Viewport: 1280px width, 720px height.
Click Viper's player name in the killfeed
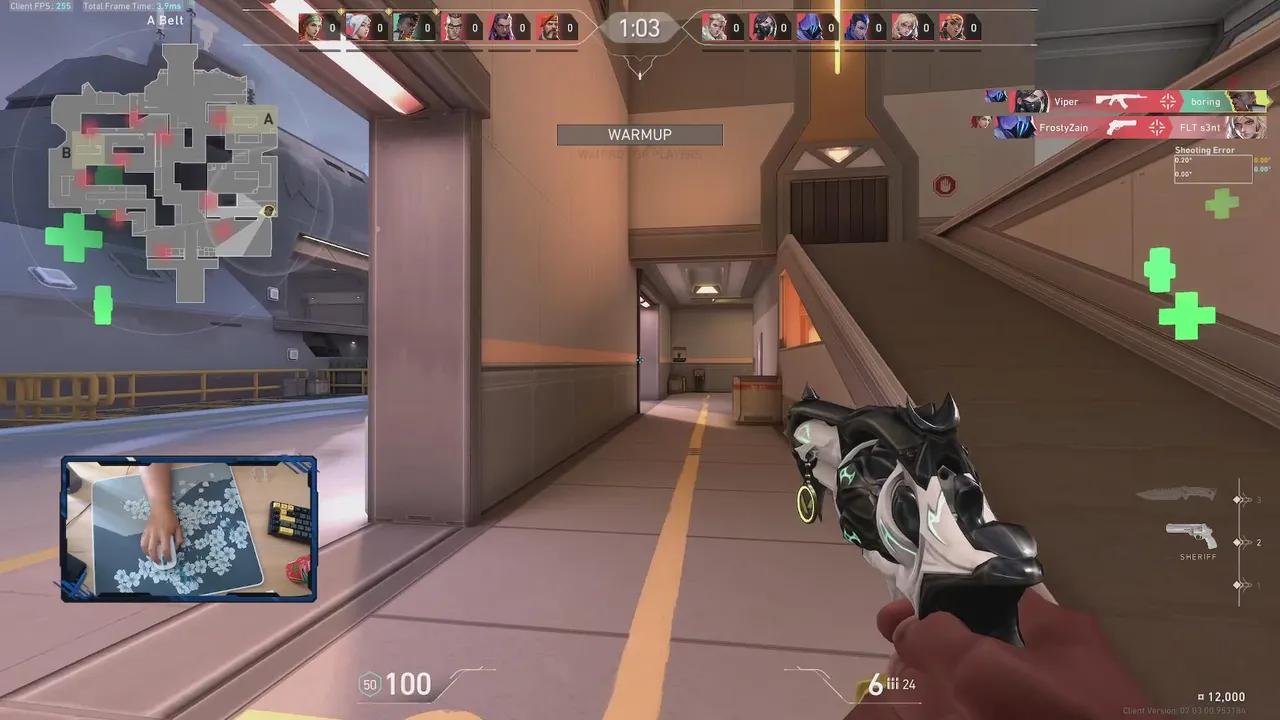1066,101
